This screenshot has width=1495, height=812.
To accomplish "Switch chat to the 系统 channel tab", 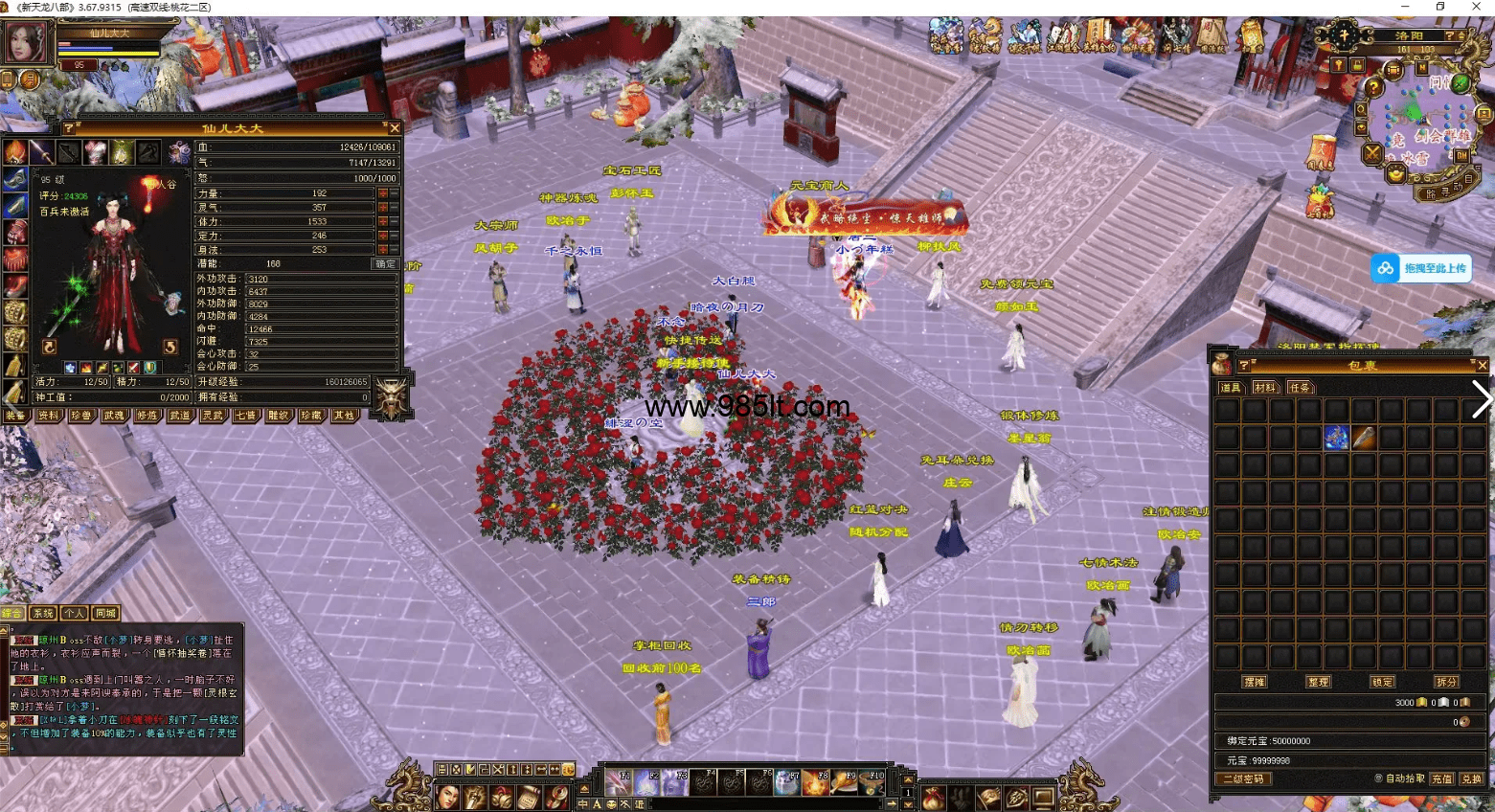I will (42, 613).
